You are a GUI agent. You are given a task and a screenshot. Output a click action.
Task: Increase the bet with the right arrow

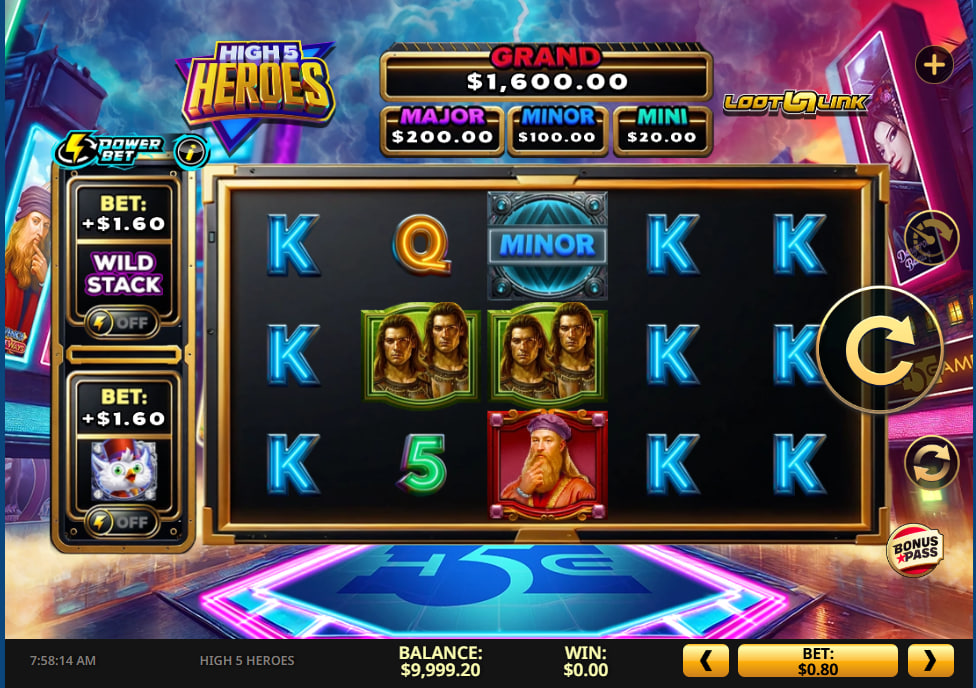click(930, 661)
